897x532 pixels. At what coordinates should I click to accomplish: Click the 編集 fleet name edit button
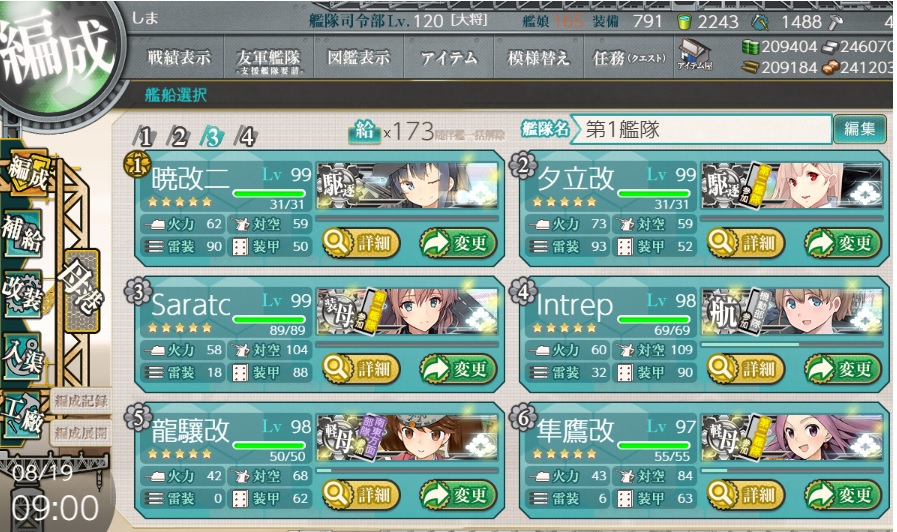pyautogui.click(x=859, y=129)
